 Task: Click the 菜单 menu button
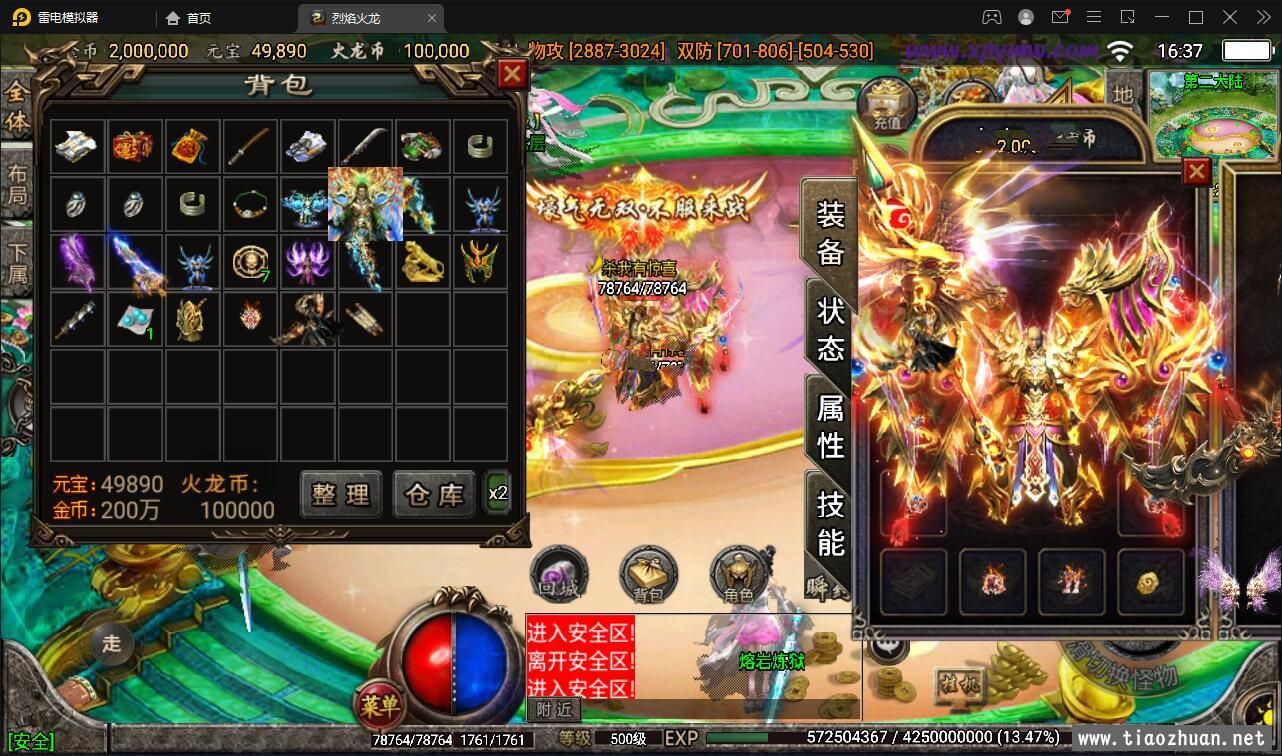coord(380,707)
